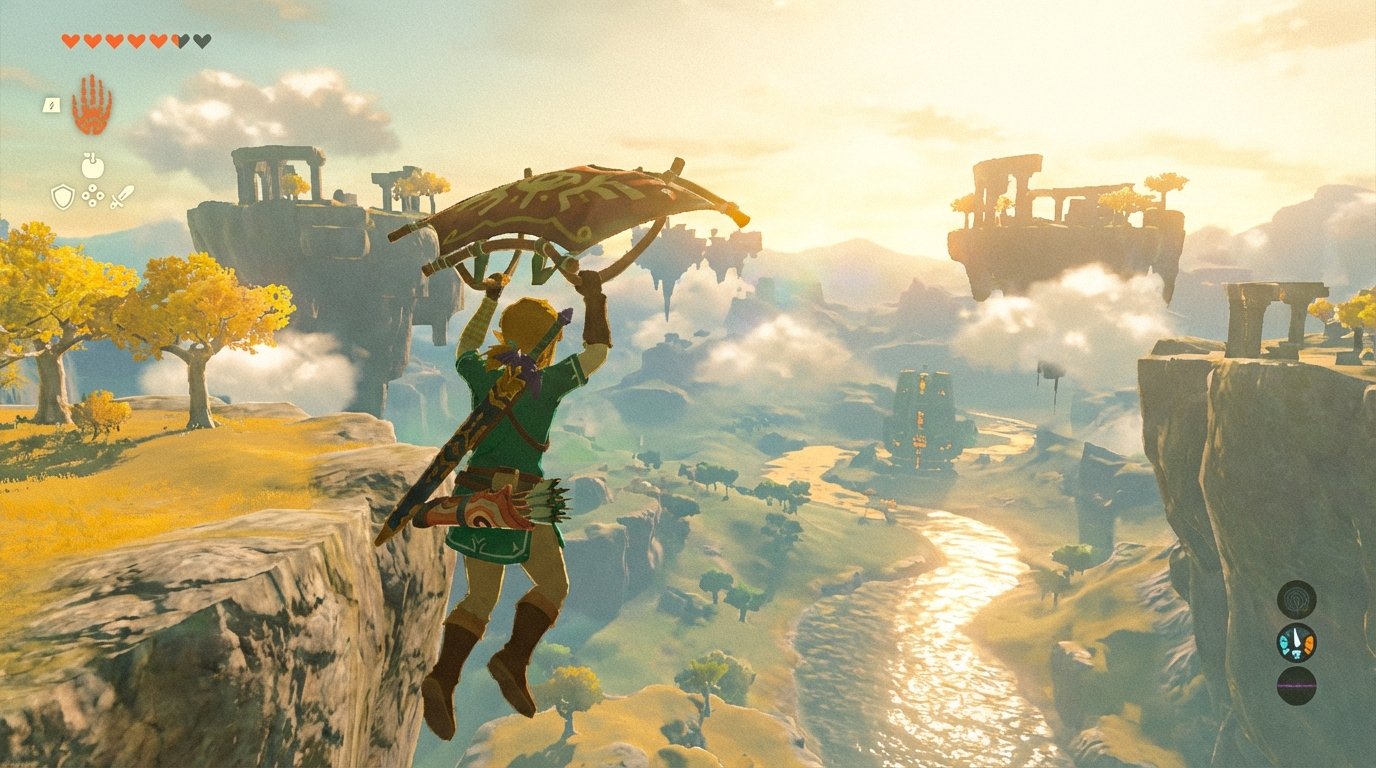The height and width of the screenshot is (768, 1376).
Task: Select the Magnesis rune hand icon
Action: pos(90,105)
